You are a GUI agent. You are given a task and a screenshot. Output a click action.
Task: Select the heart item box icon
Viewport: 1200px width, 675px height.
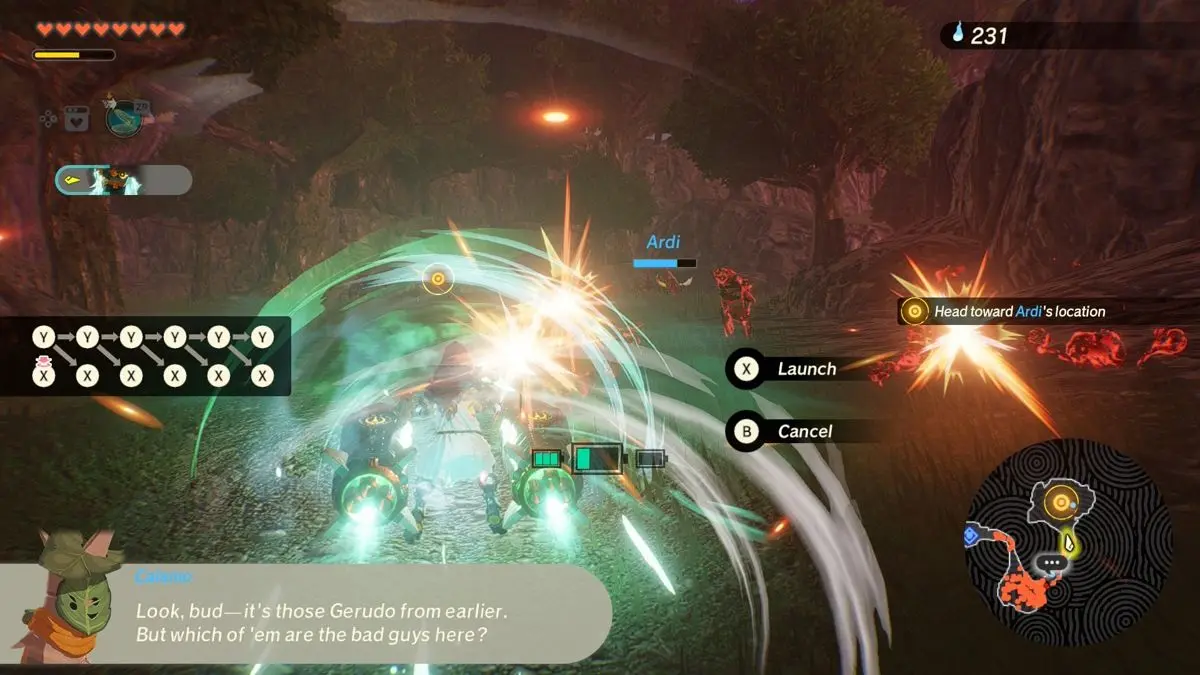coord(76,119)
